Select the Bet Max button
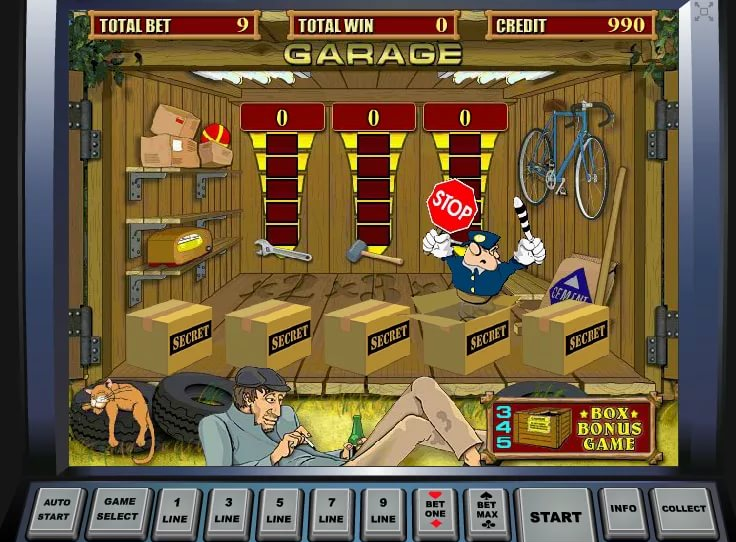 (486, 513)
